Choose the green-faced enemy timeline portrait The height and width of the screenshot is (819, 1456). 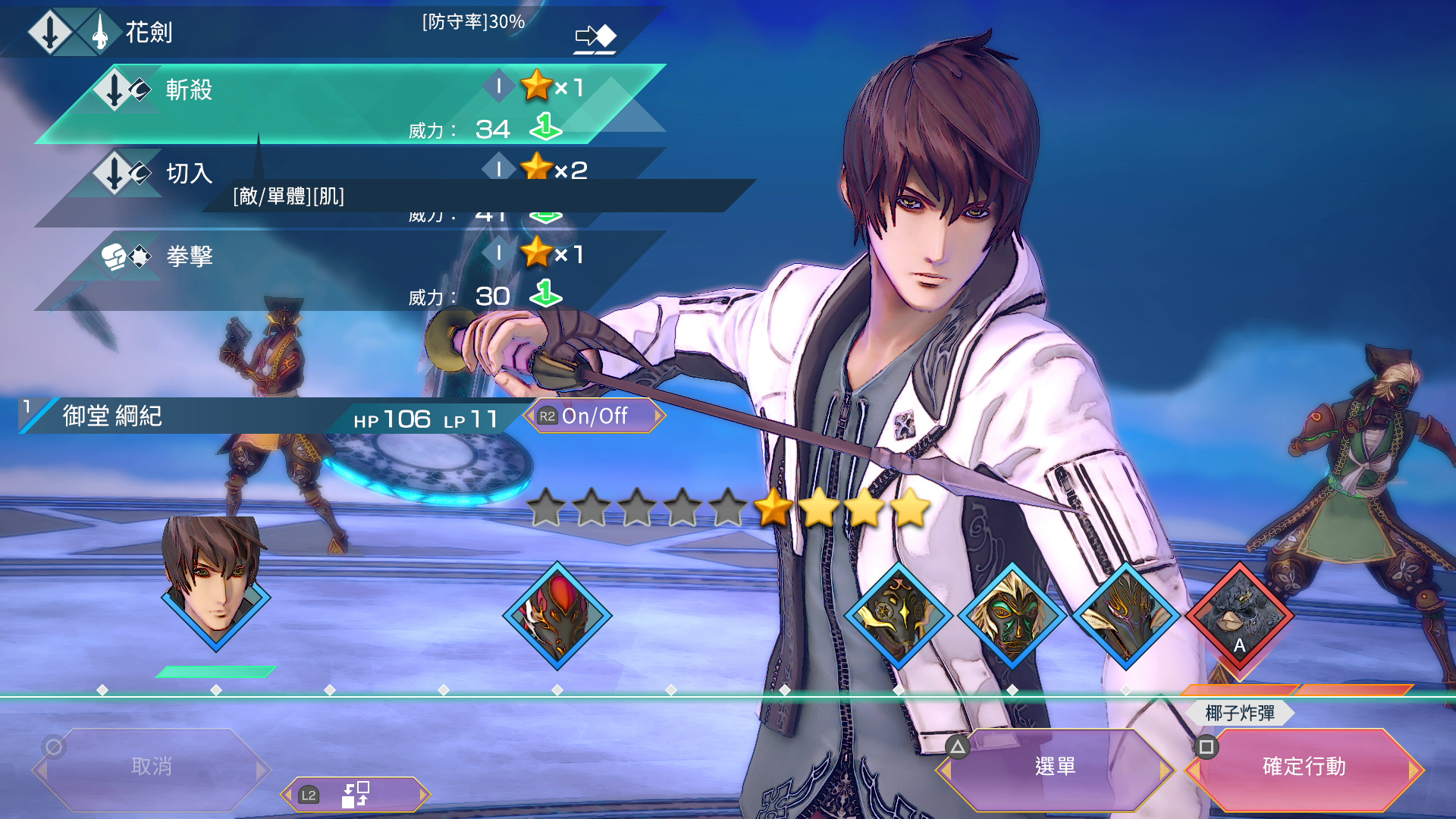coord(1012,616)
